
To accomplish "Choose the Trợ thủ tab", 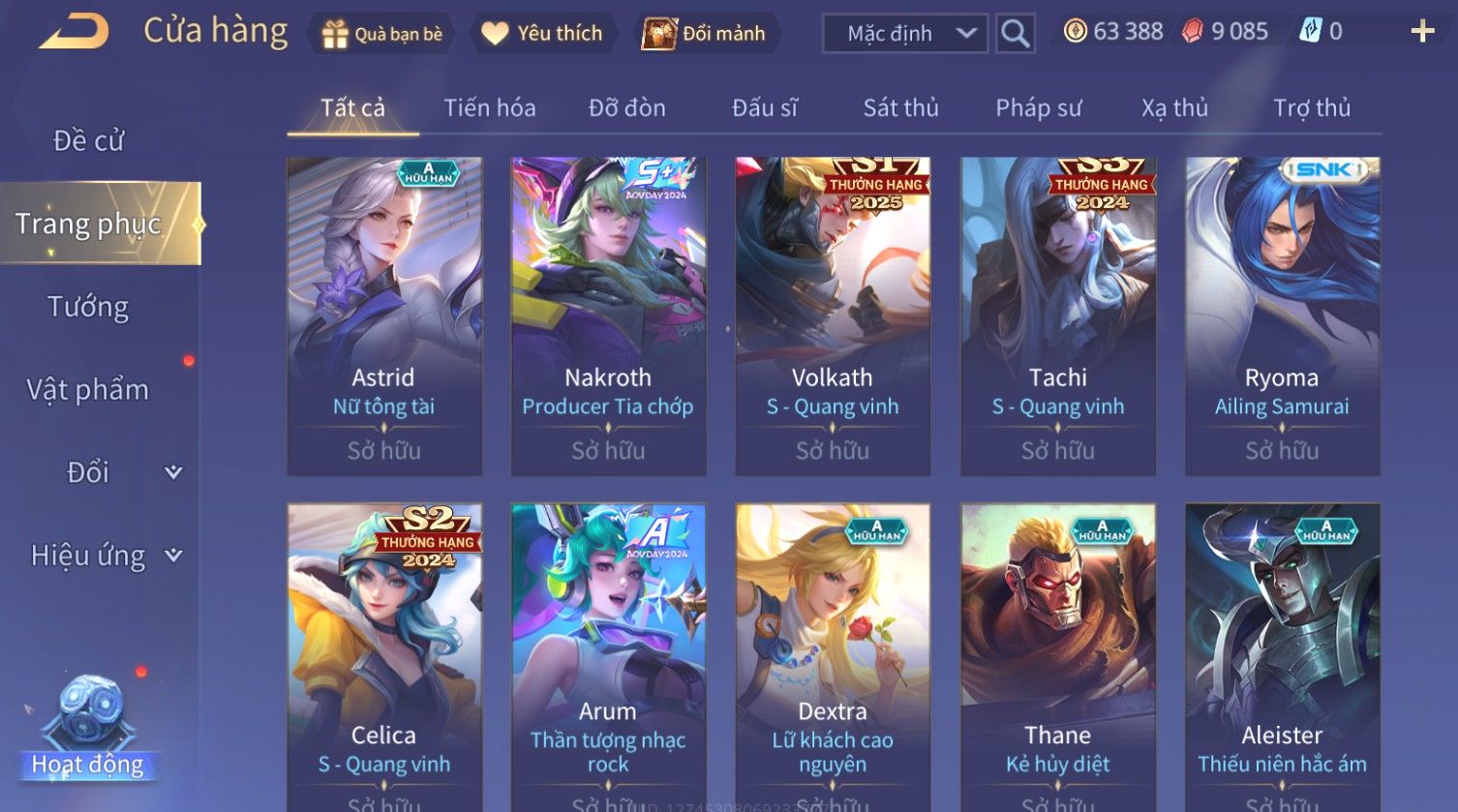I will pos(1311,108).
